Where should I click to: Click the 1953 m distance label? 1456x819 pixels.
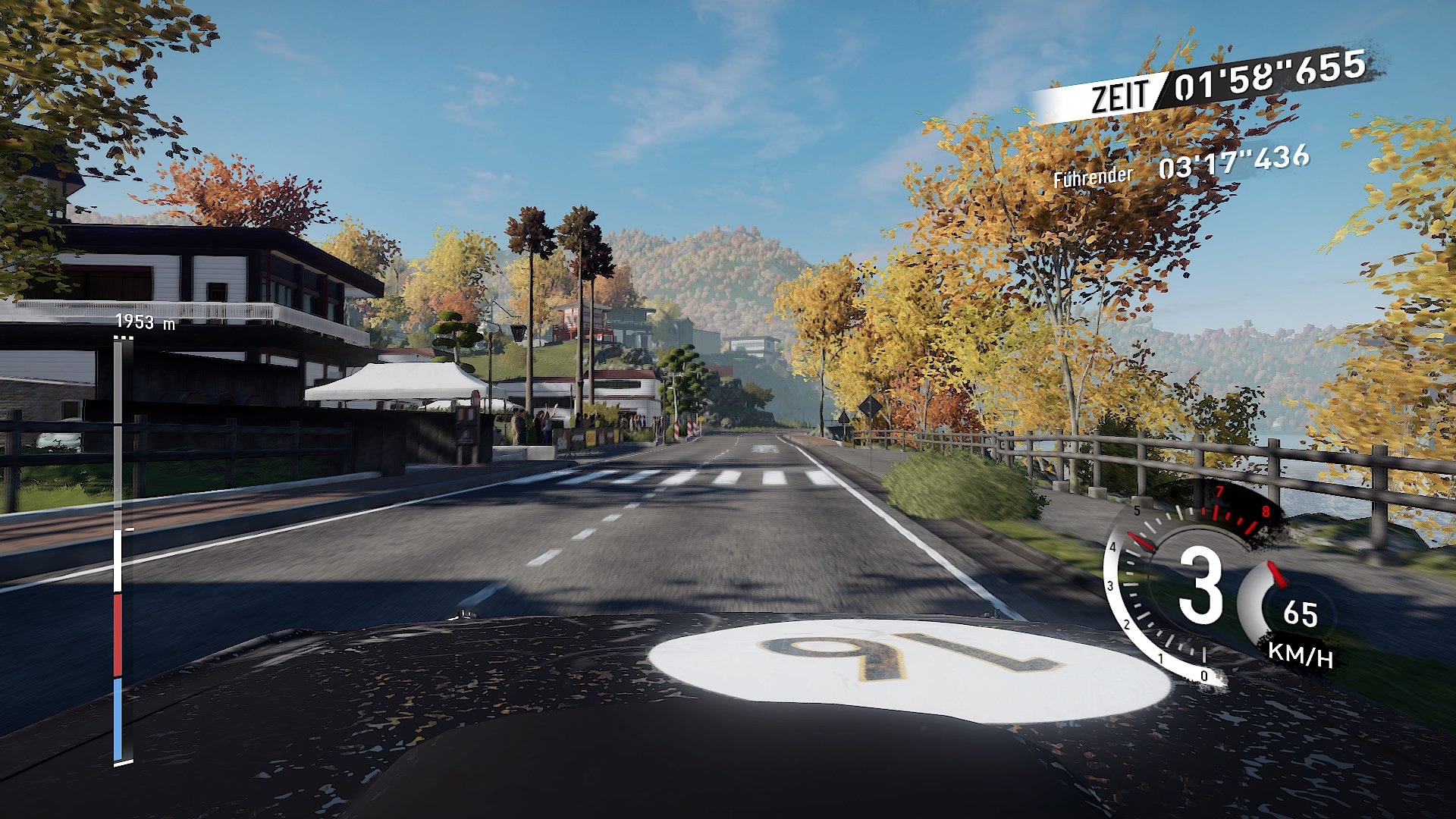pos(144,322)
